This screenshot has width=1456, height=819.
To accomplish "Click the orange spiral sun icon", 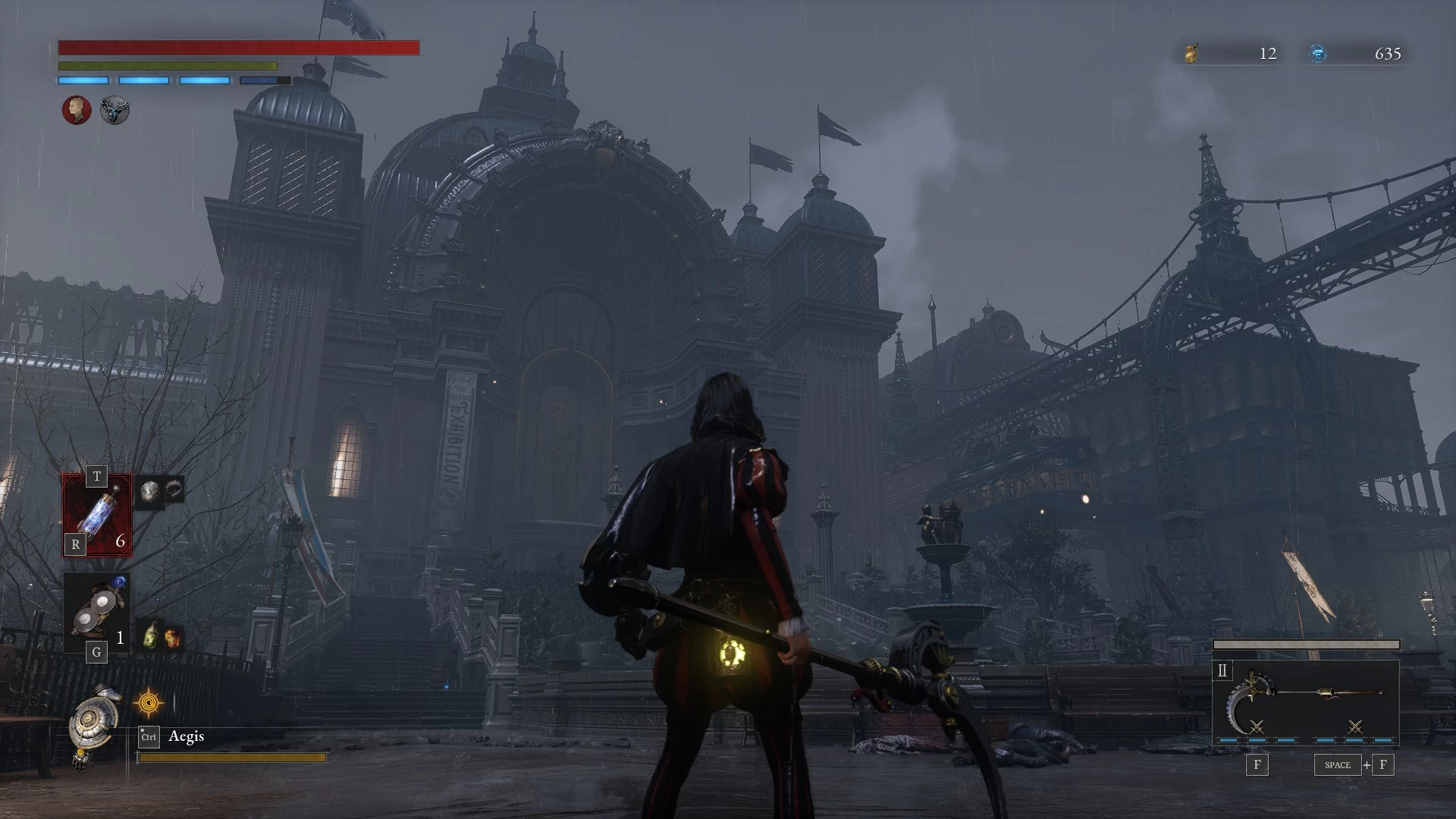I will (x=149, y=704).
